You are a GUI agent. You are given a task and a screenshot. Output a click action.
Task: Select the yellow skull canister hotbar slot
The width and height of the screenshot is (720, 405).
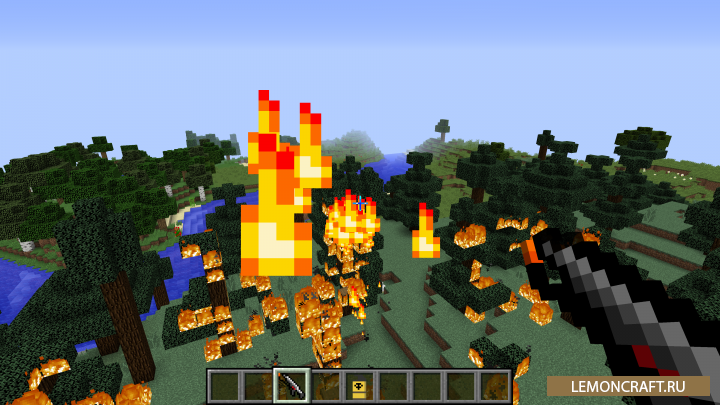359,385
